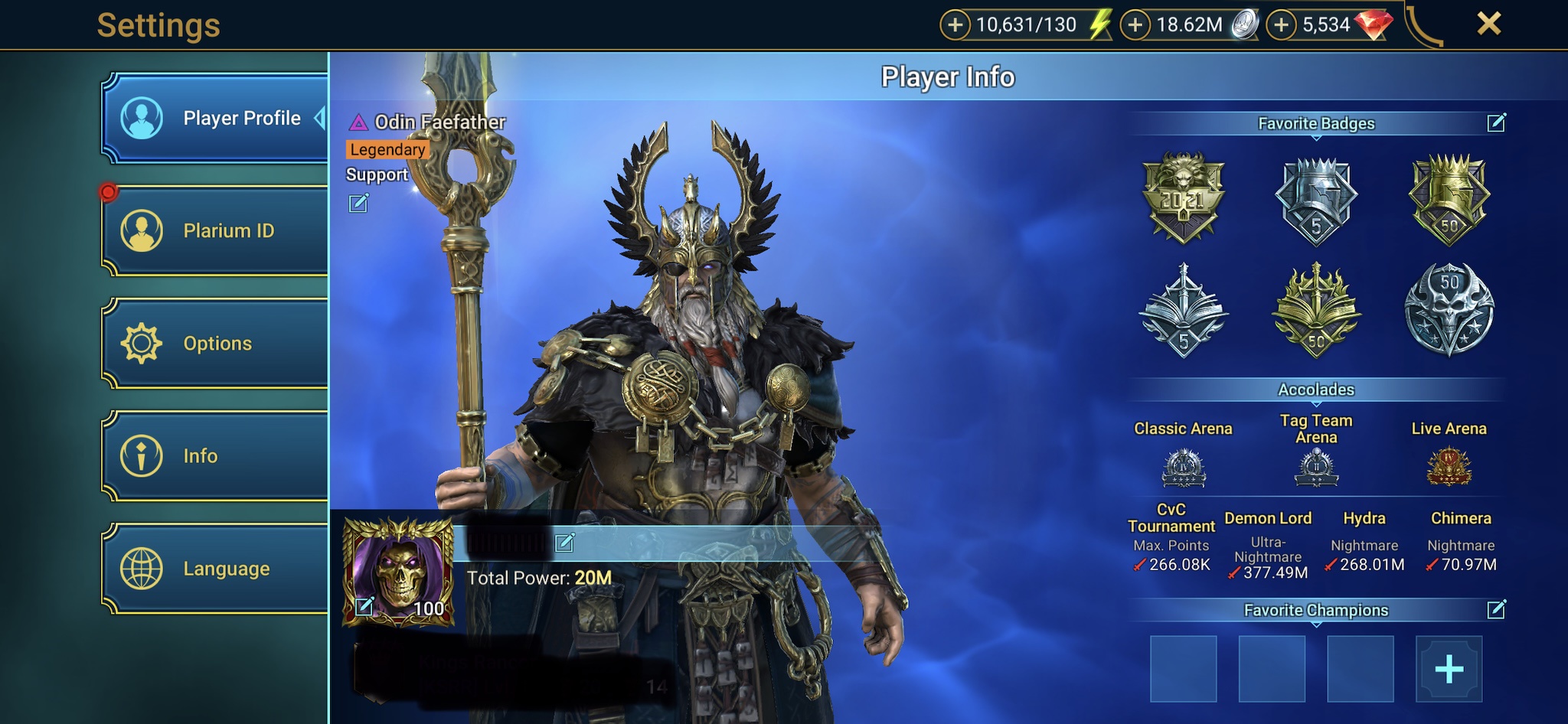Open the Language settings

(215, 569)
